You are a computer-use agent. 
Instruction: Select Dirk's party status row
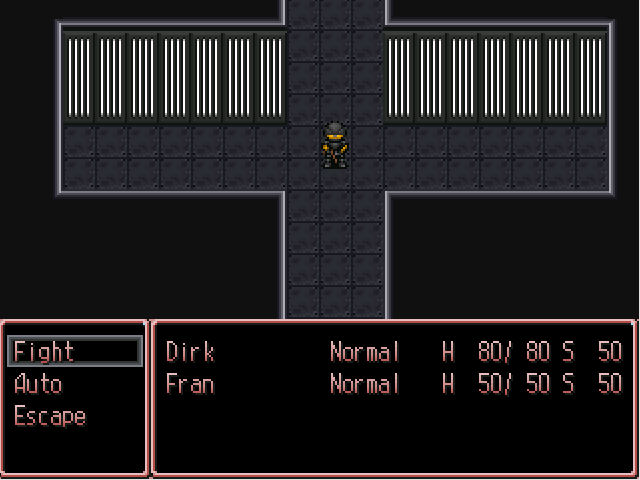(393, 352)
